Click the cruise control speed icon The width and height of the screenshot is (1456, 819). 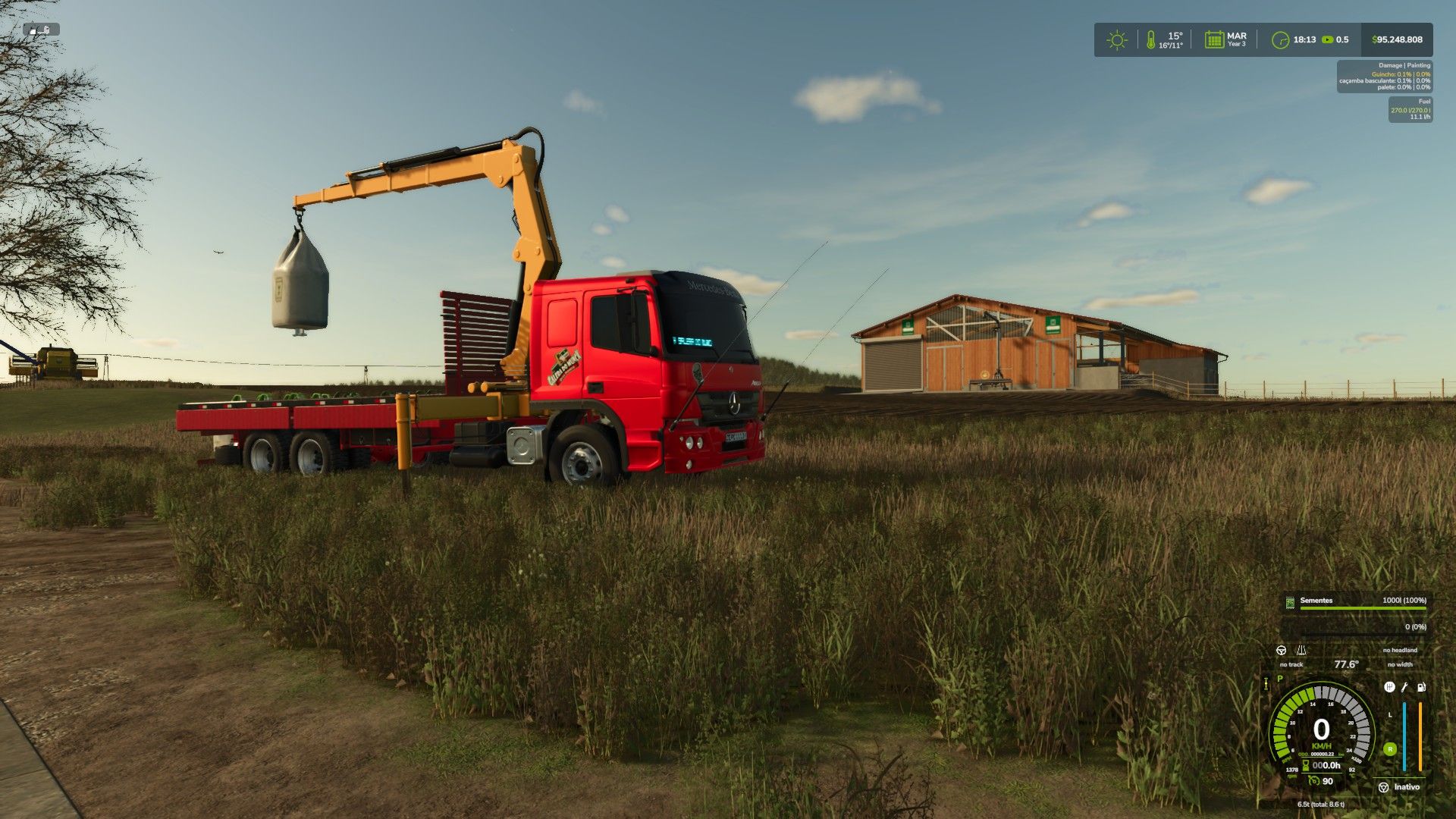[x=1314, y=780]
